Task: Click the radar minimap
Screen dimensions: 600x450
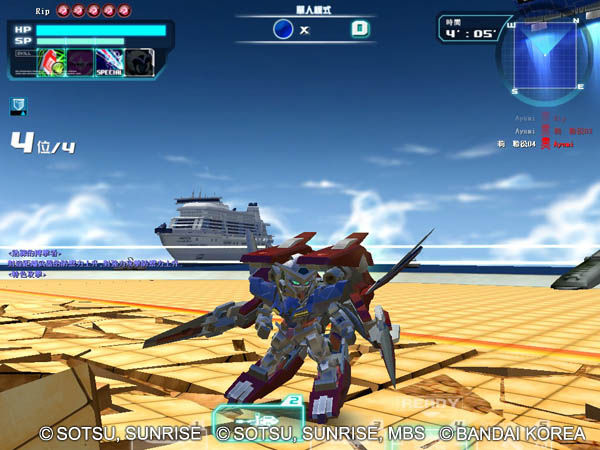Action: coord(543,58)
